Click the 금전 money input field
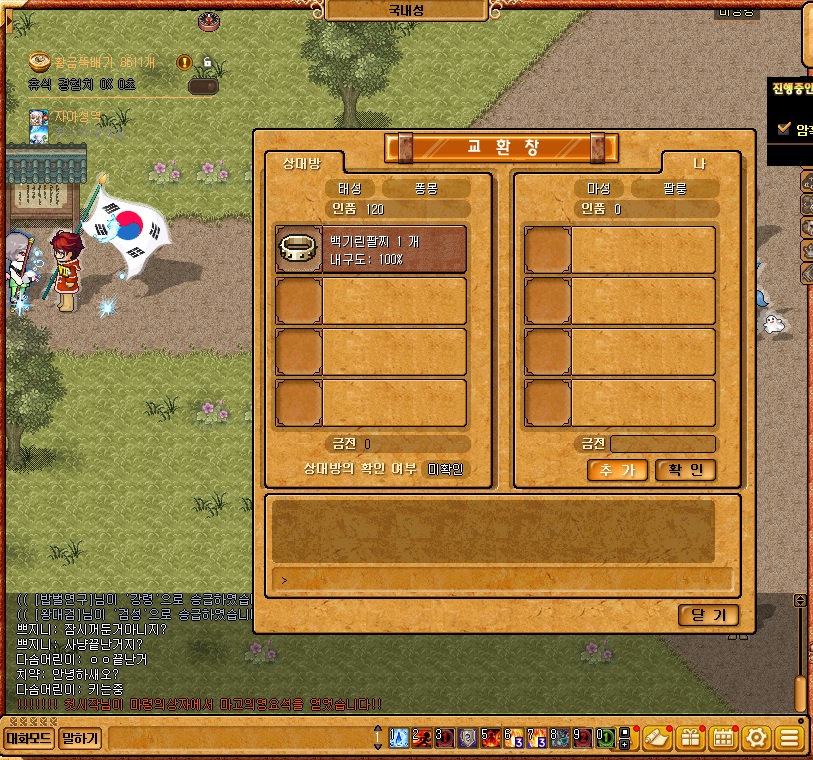813x760 pixels. tap(663, 444)
